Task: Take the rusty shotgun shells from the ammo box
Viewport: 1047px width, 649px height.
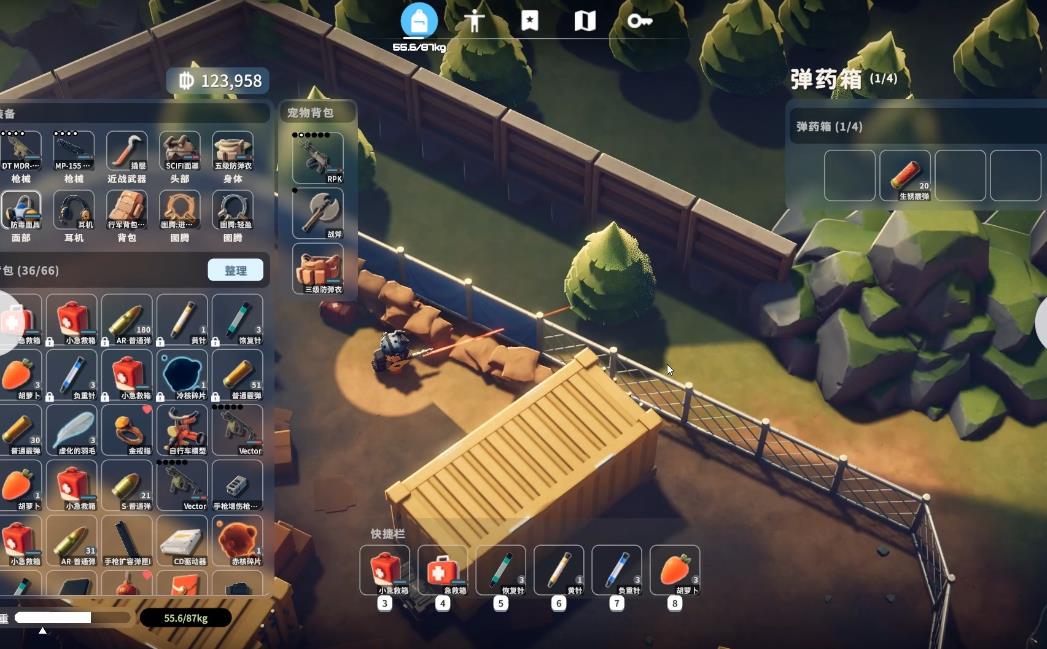Action: [905, 175]
